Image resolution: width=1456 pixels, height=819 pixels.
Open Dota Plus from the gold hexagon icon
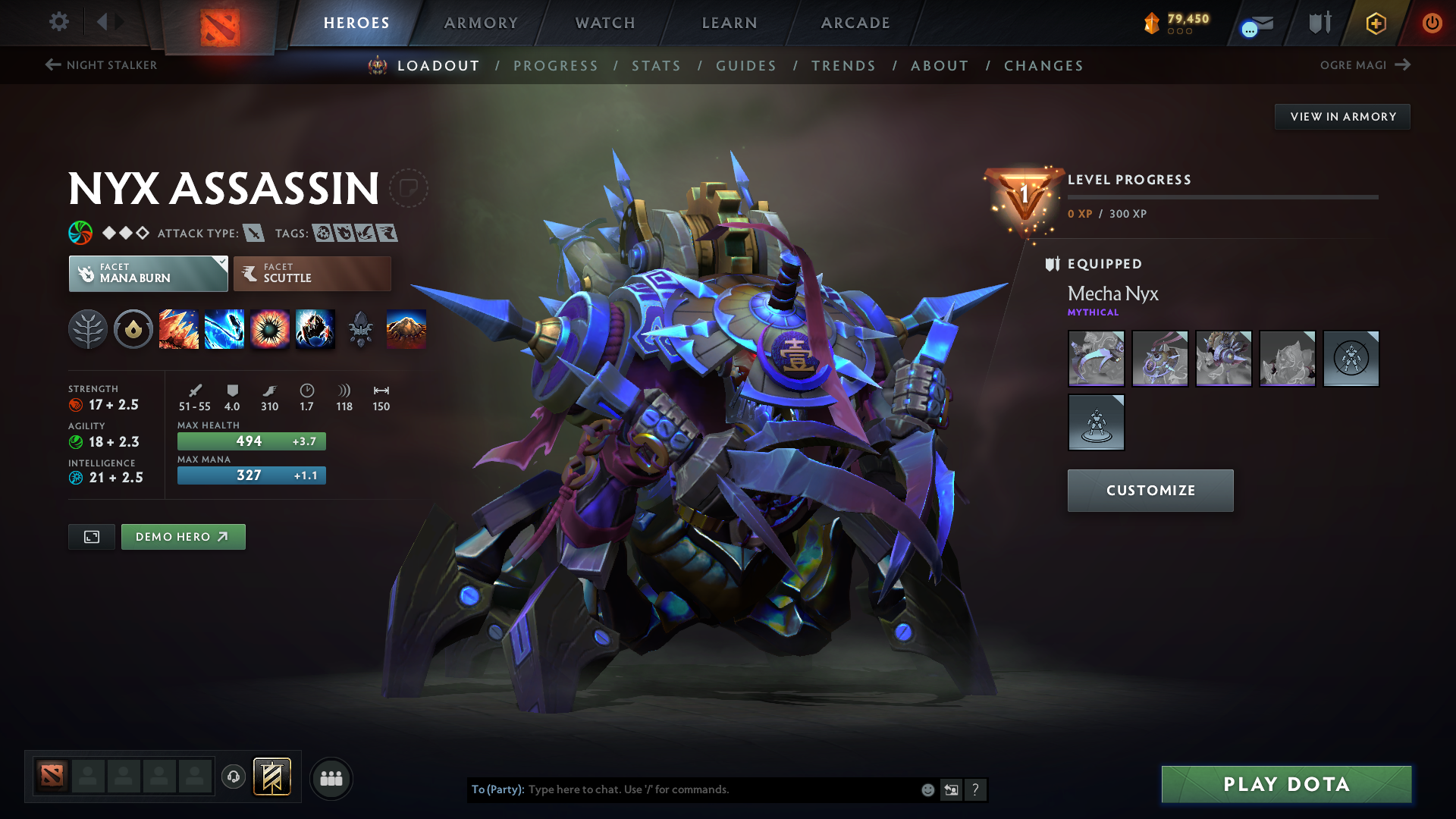(x=1375, y=23)
